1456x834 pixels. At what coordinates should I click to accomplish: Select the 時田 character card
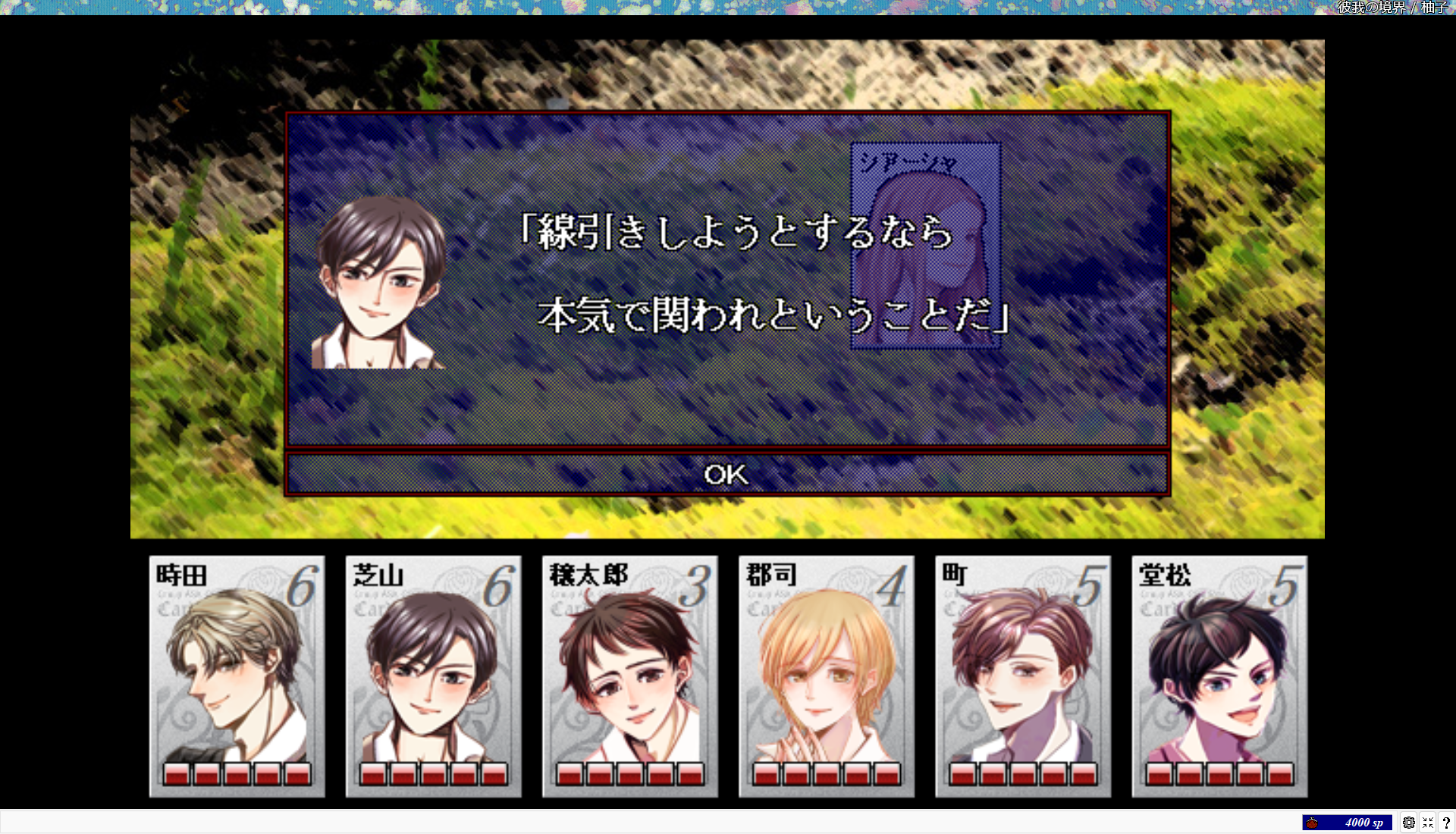237,676
